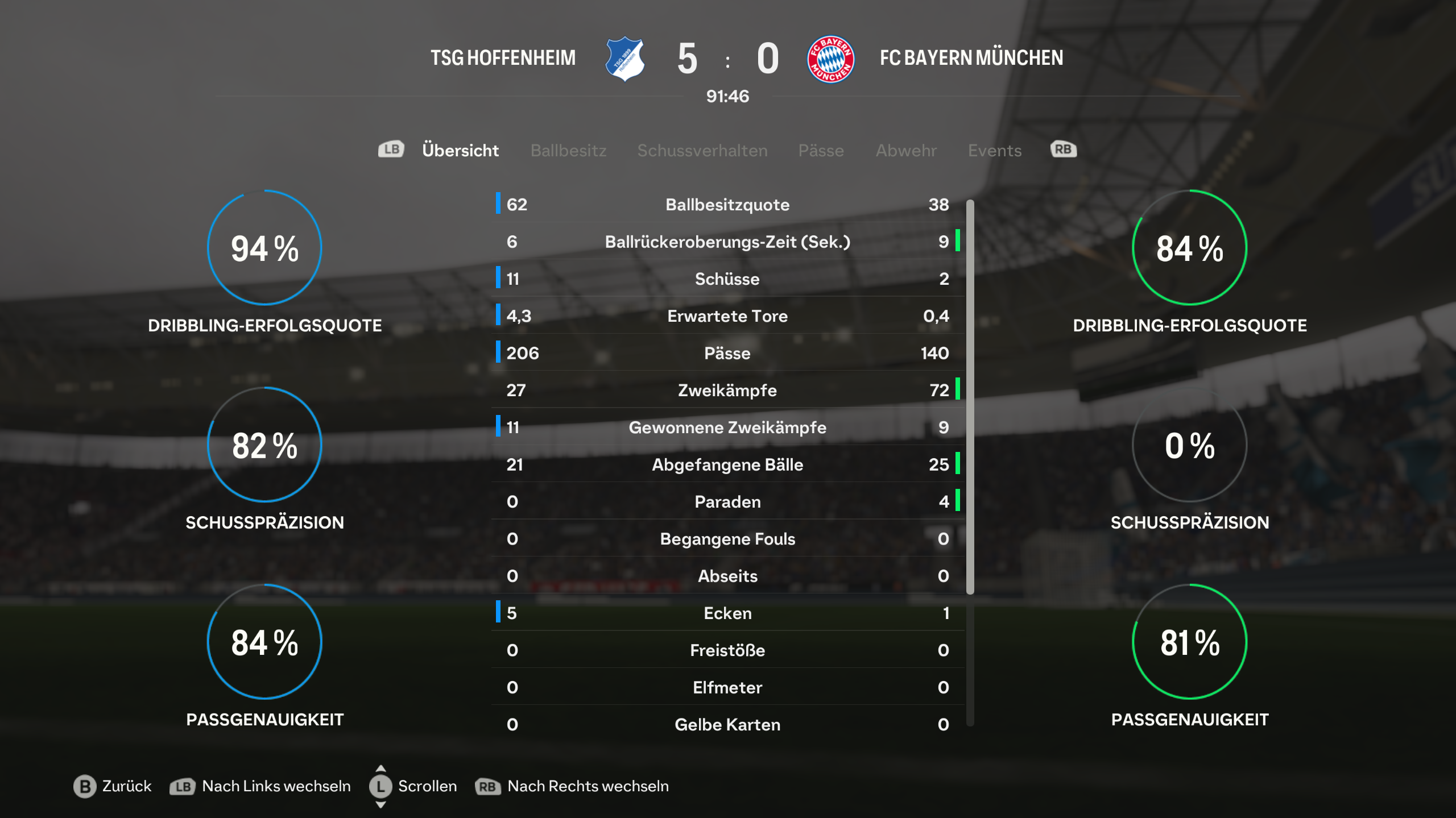
Task: Click the stats list vertical scrollbar
Action: coord(970,397)
